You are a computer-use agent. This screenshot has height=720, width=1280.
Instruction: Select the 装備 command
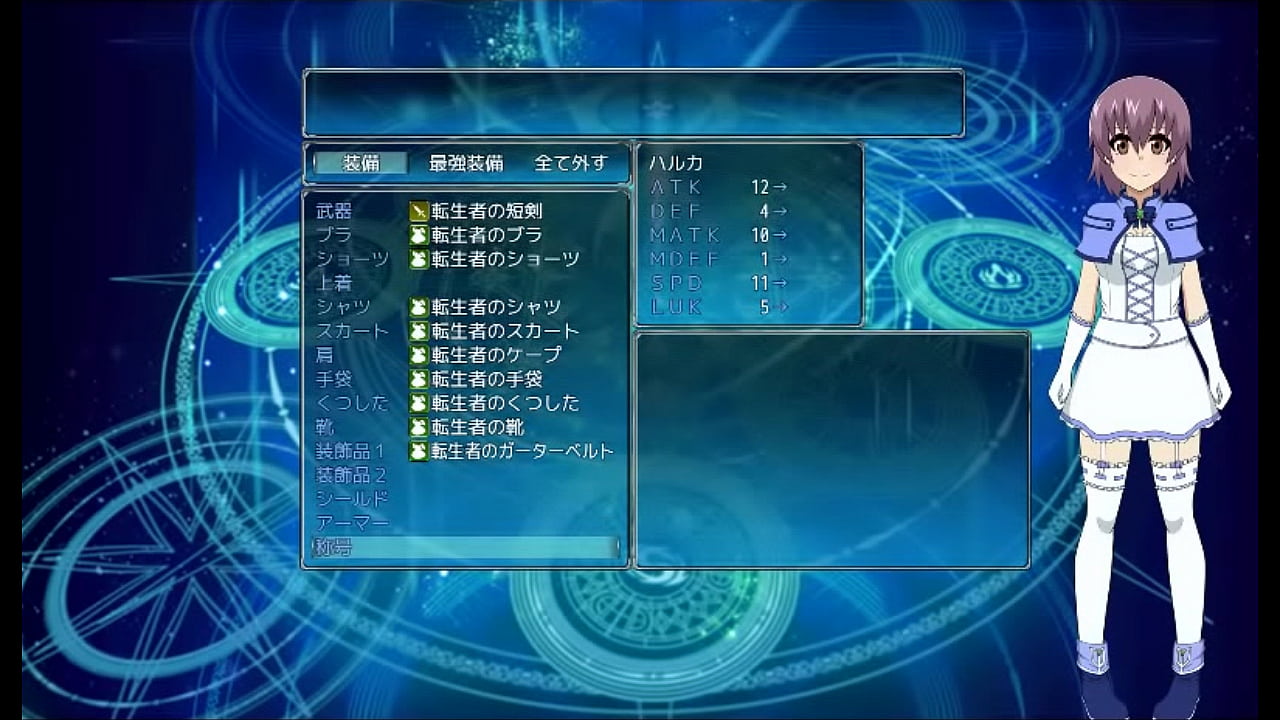(361, 163)
